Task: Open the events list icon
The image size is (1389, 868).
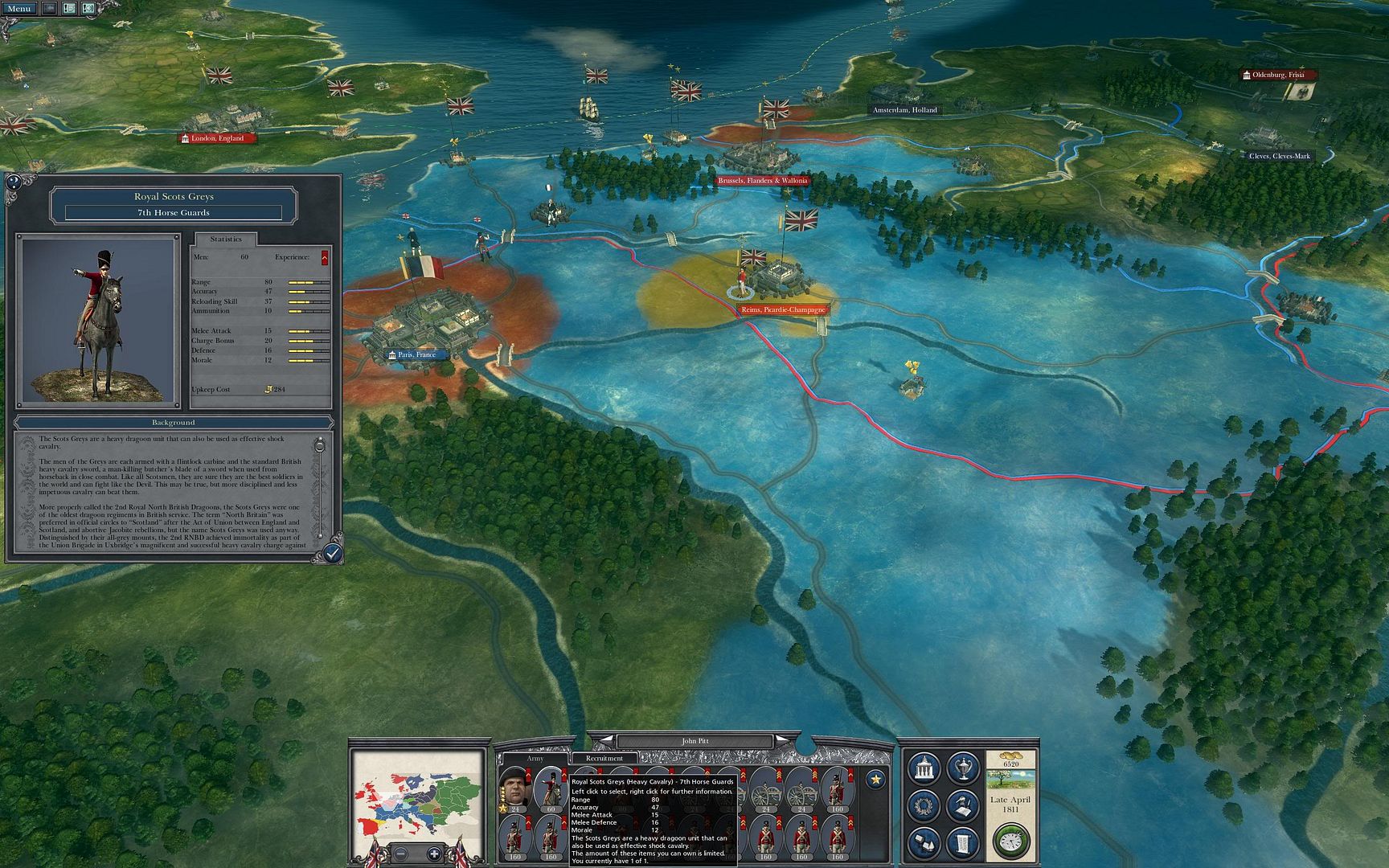Action: pyautogui.click(x=69, y=8)
